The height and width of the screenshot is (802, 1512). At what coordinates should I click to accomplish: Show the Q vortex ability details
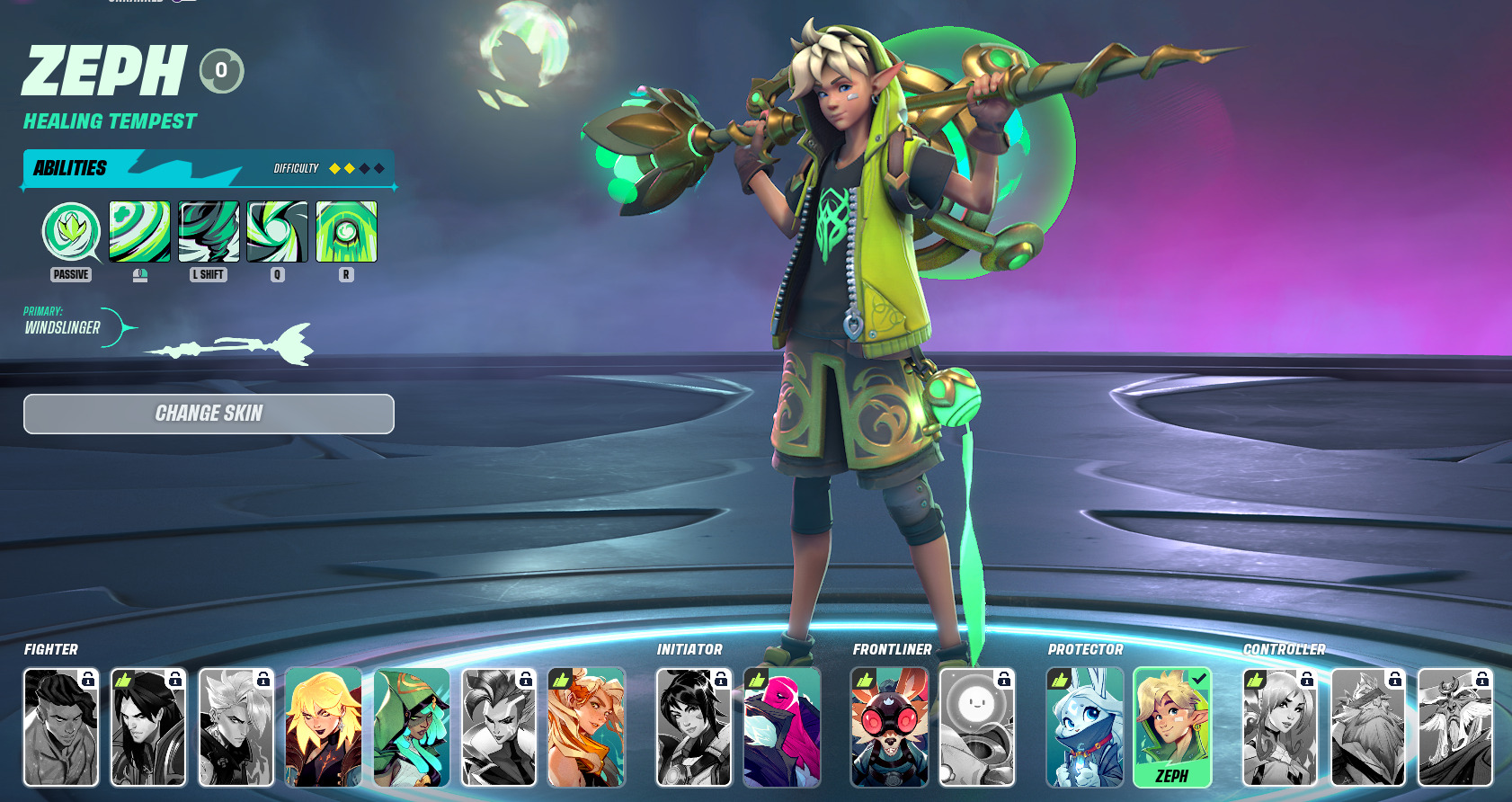click(x=277, y=232)
